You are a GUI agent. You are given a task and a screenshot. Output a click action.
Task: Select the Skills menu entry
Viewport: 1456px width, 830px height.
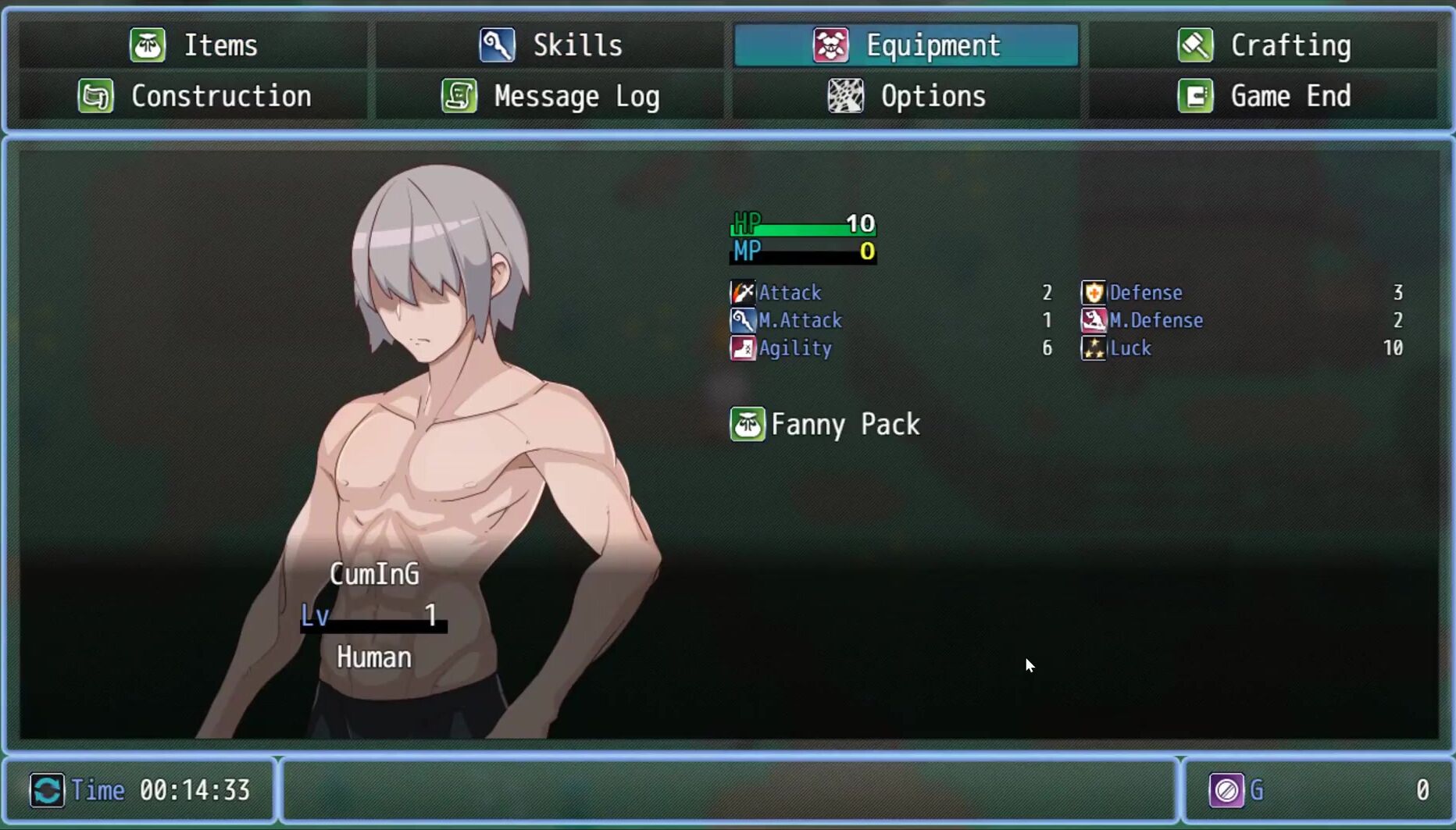pyautogui.click(x=551, y=45)
